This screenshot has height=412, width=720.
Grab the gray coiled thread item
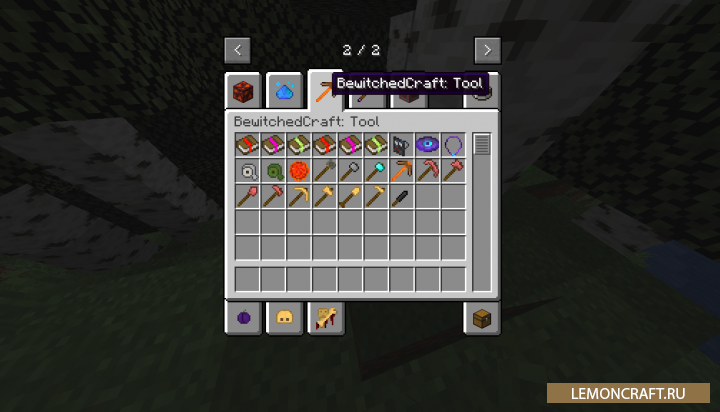tap(247, 171)
